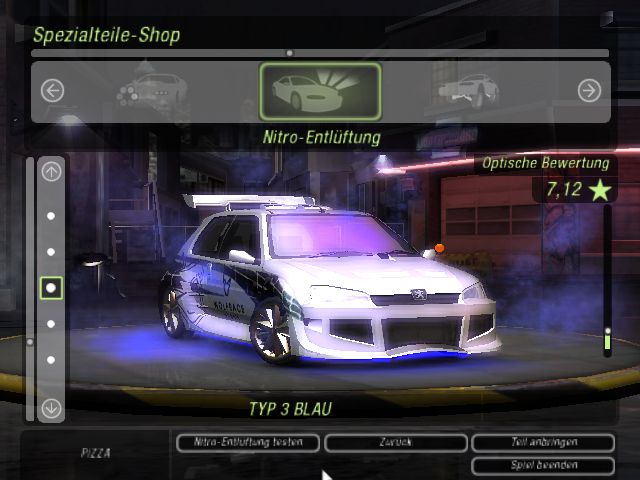640x480 pixels.
Task: Click the left arrow of the category carousel
Action: (52, 91)
